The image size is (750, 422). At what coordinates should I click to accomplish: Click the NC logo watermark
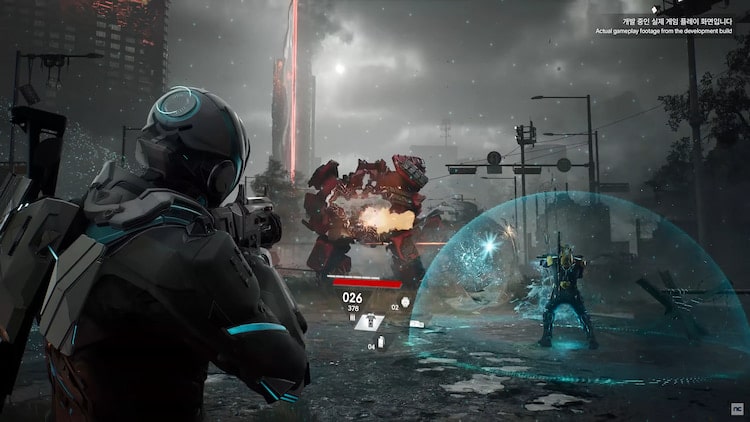[x=736, y=408]
